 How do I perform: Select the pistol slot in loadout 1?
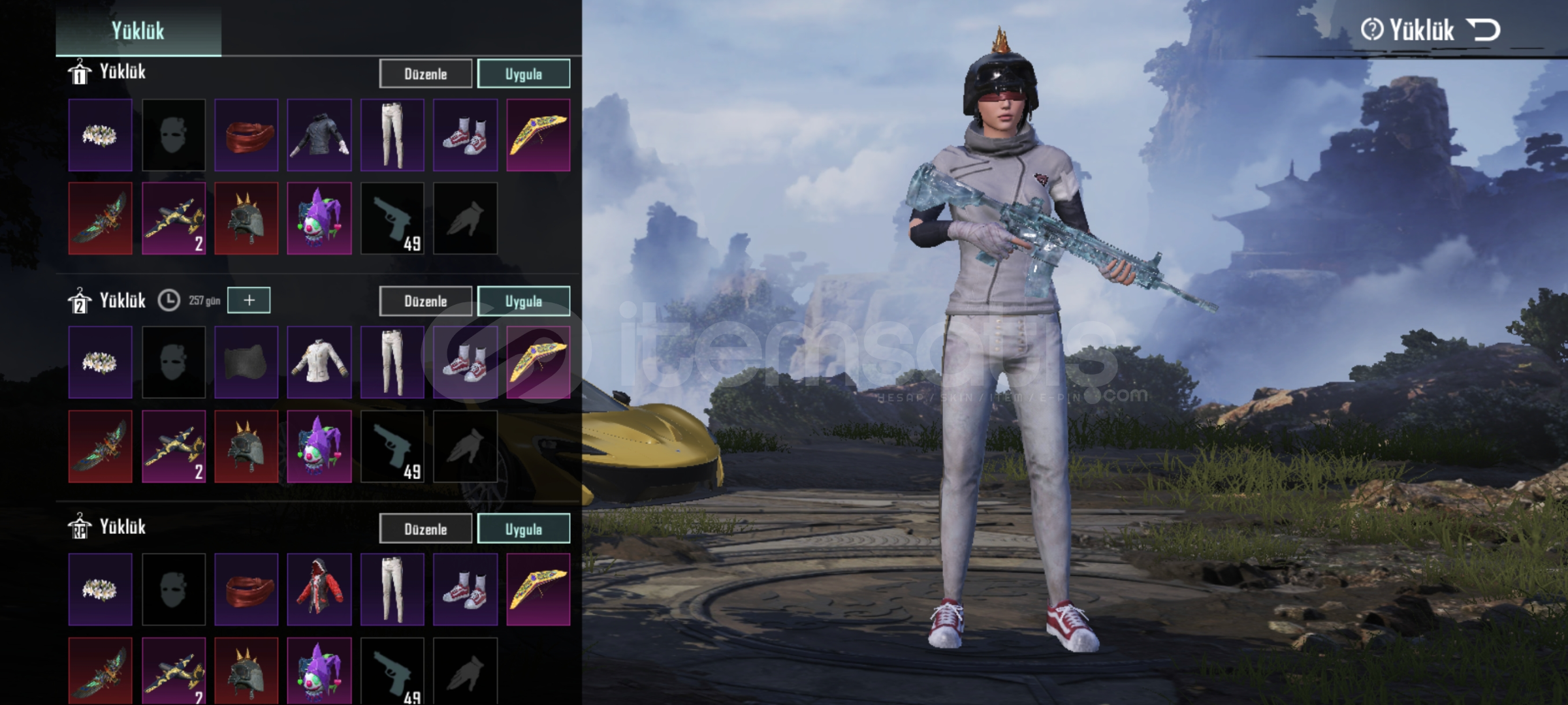392,218
